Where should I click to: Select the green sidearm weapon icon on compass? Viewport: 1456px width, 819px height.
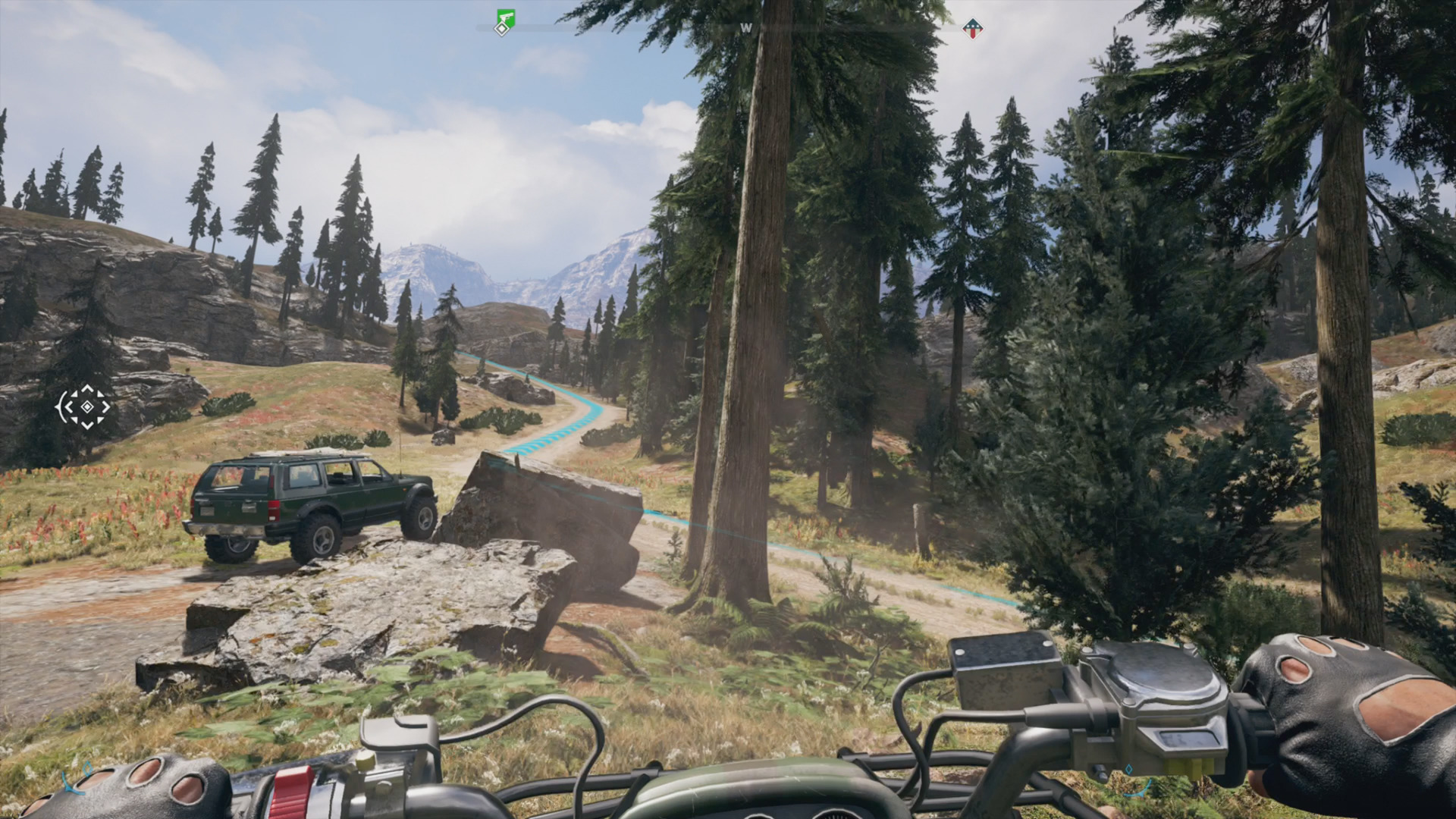pyautogui.click(x=505, y=17)
